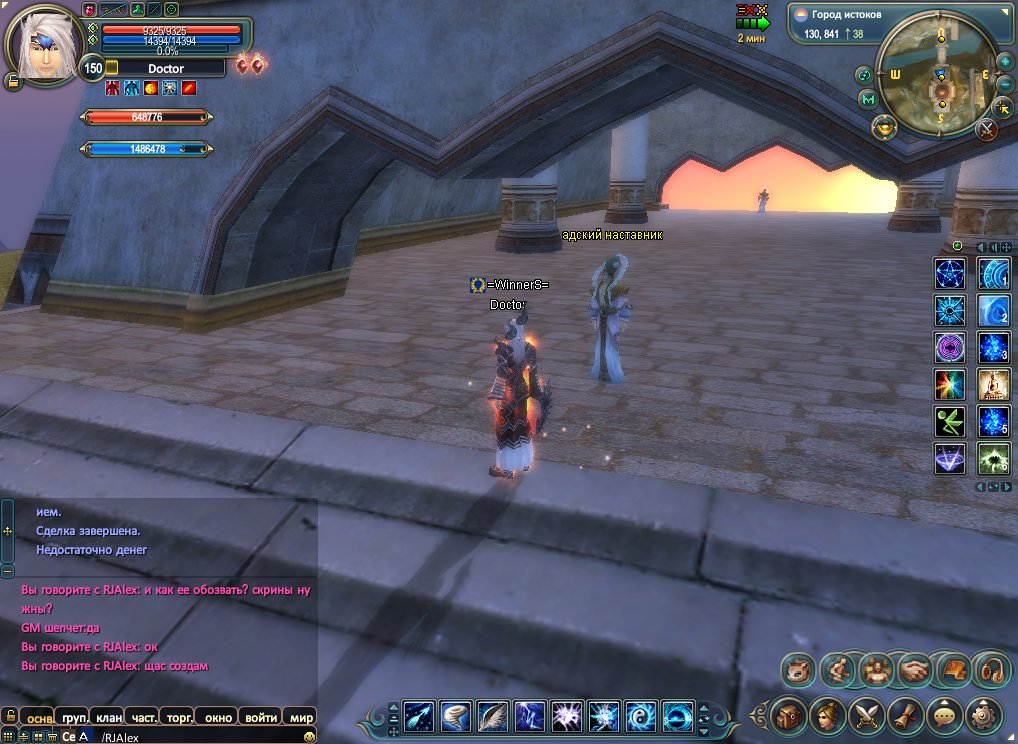Toggle the crossed swords PvP mode icon
1018x744 pixels.
[x=987, y=128]
